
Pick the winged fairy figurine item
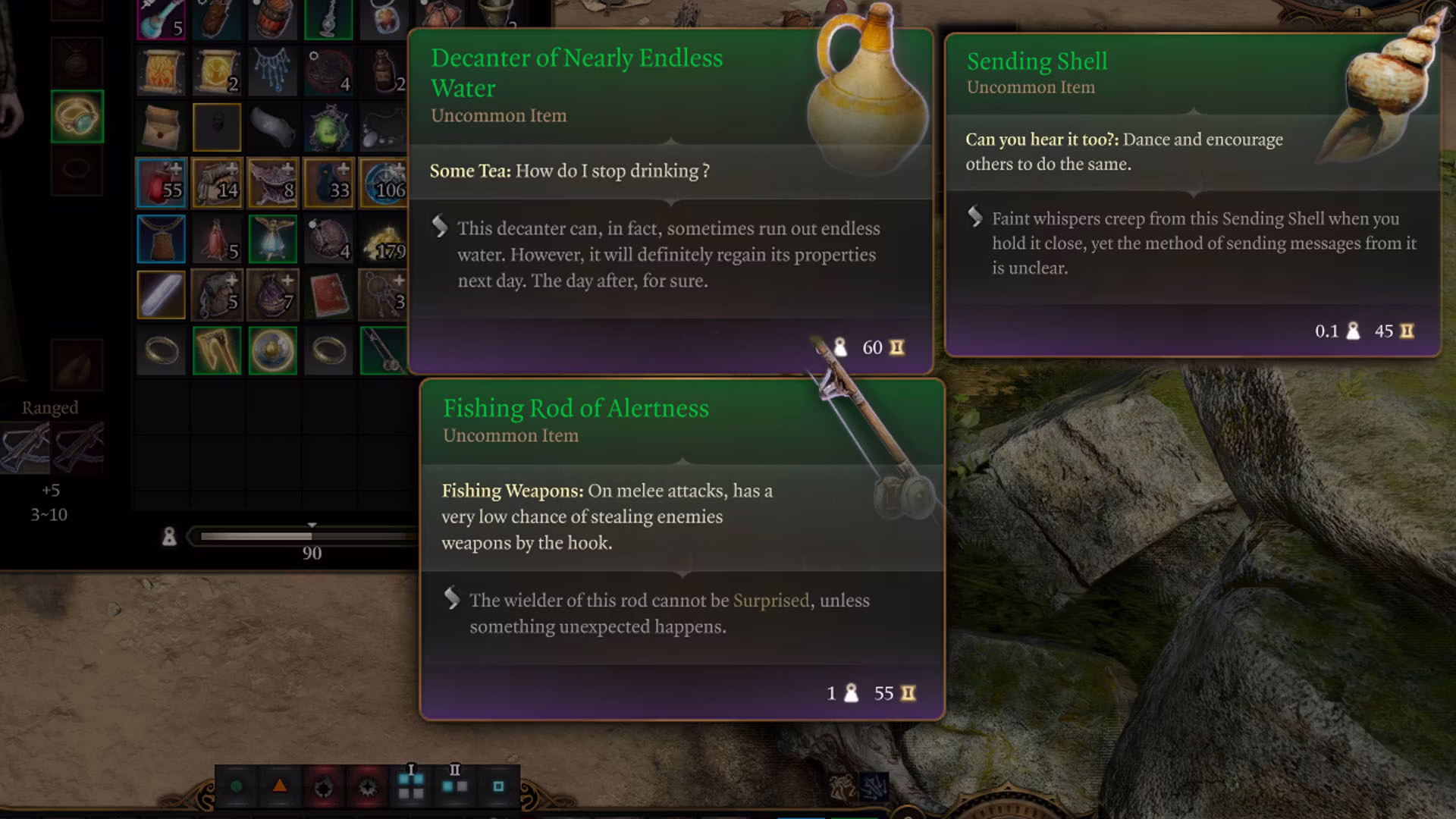272,240
